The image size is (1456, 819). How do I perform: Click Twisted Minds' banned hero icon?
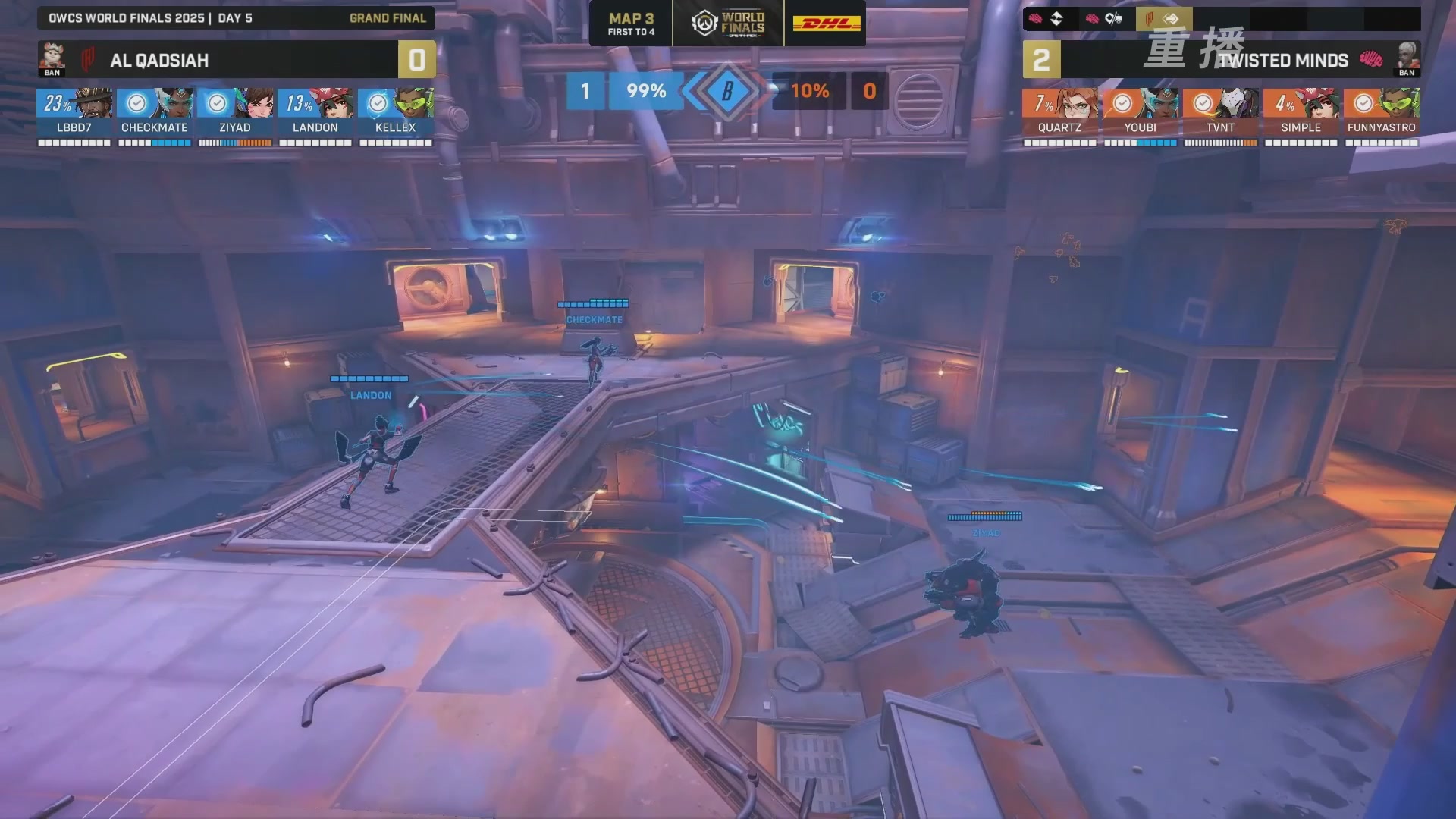(x=1407, y=58)
